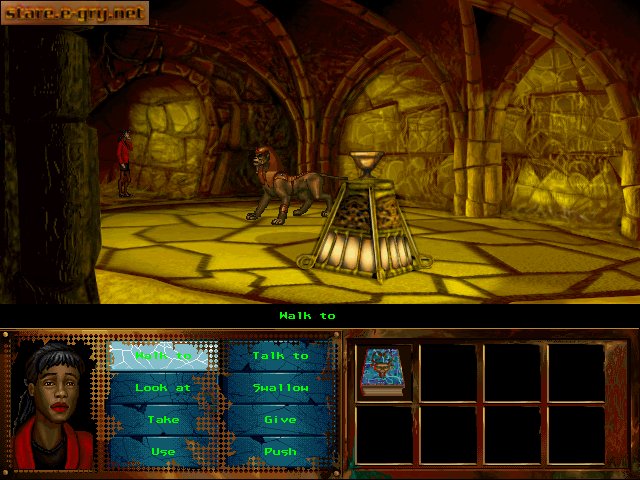This screenshot has height=480, width=640.
Task: Select the Take command
Action: (x=163, y=420)
